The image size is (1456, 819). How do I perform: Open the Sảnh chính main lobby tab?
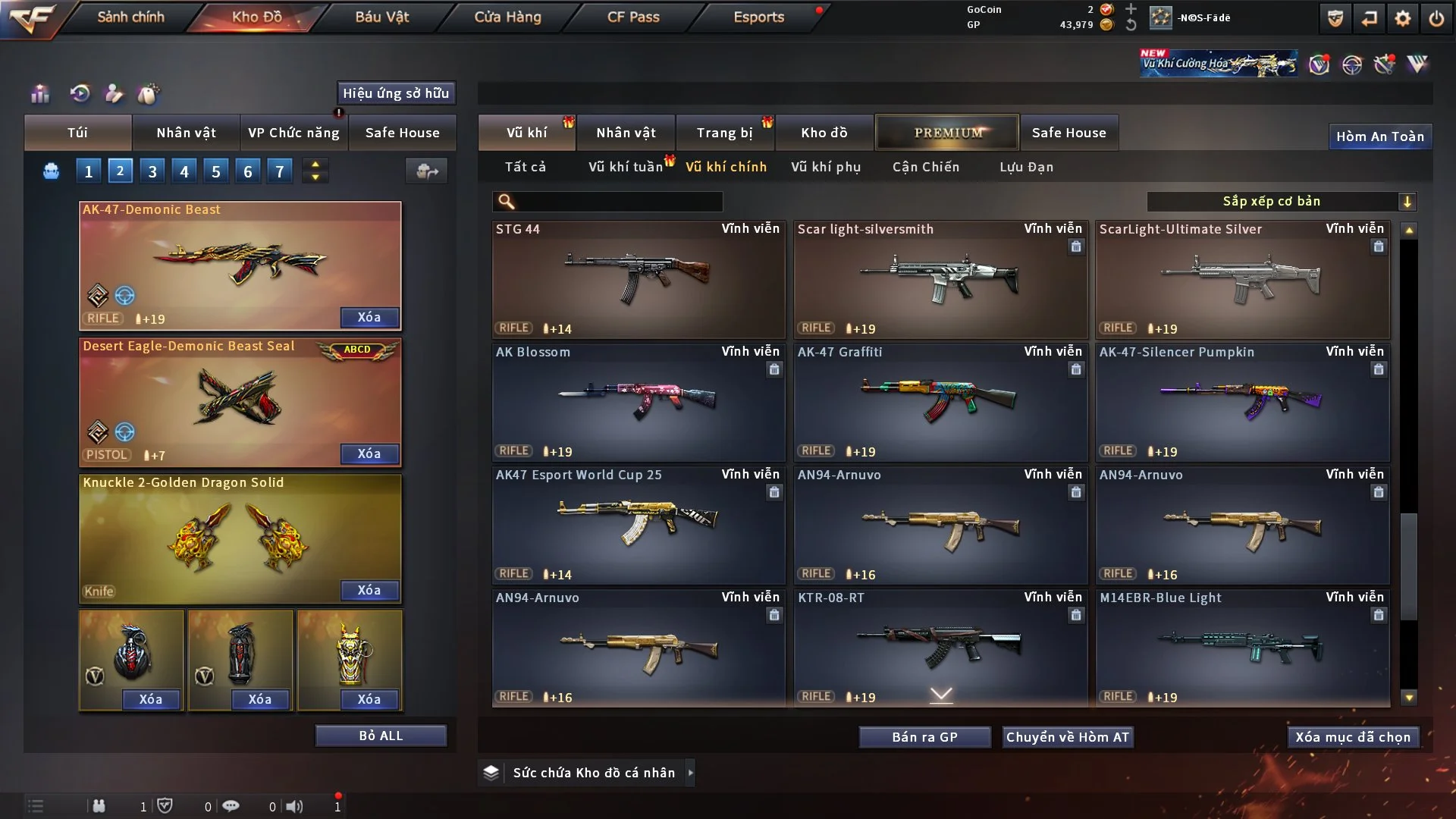[x=130, y=17]
